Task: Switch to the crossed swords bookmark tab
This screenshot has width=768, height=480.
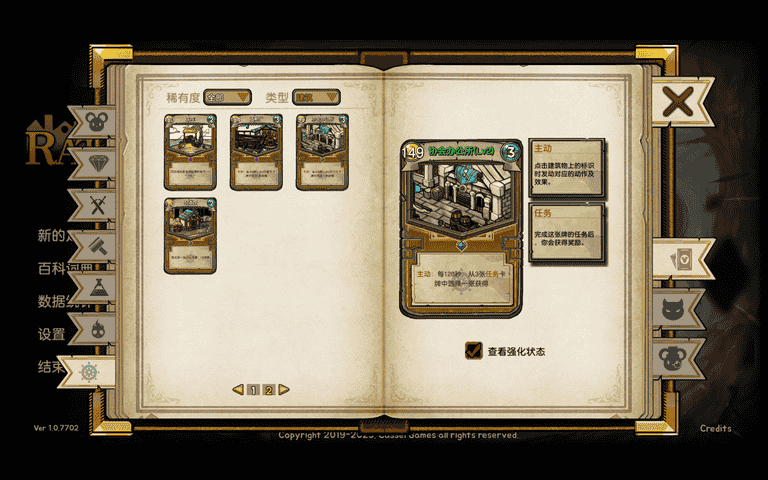Action: pyautogui.click(x=97, y=205)
